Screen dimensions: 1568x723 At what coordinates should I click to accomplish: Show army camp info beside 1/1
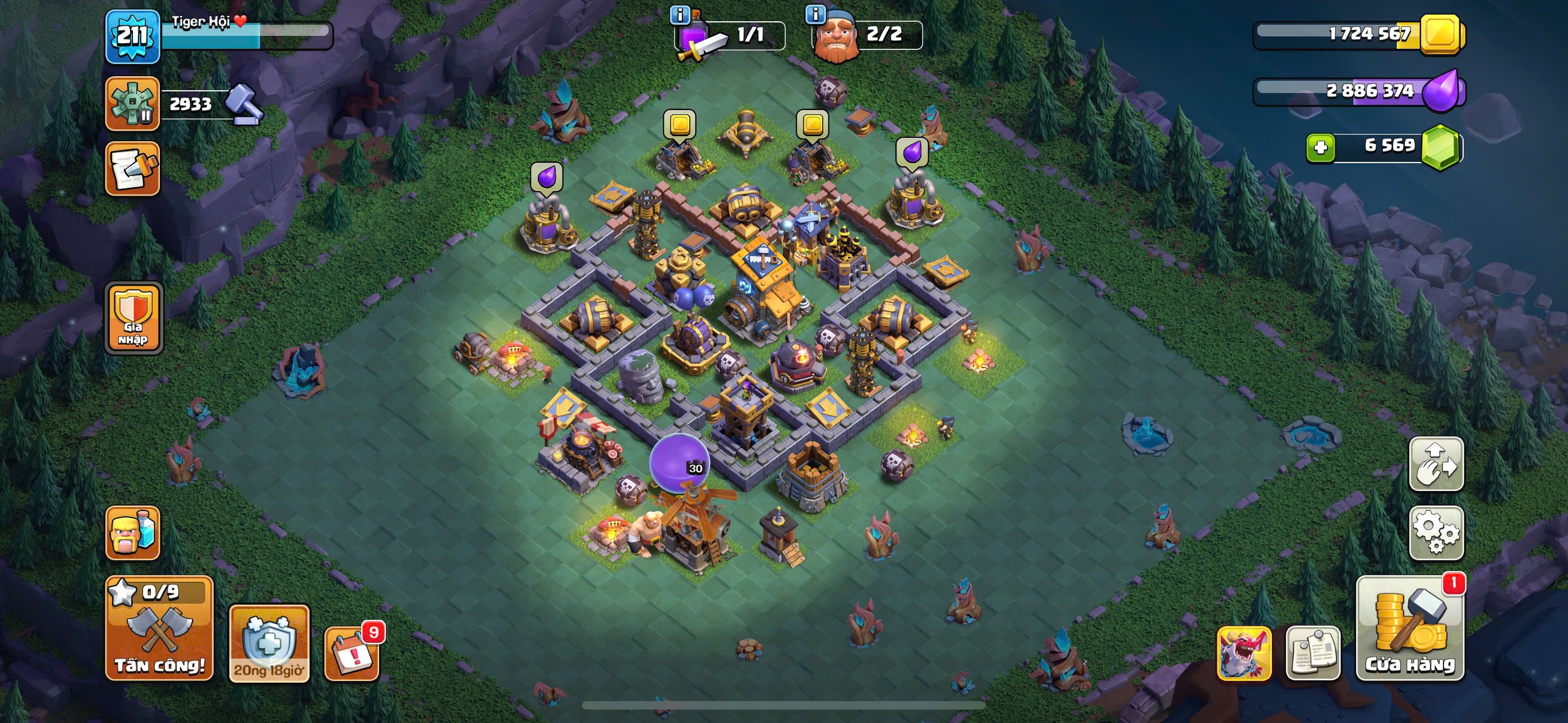(679, 15)
